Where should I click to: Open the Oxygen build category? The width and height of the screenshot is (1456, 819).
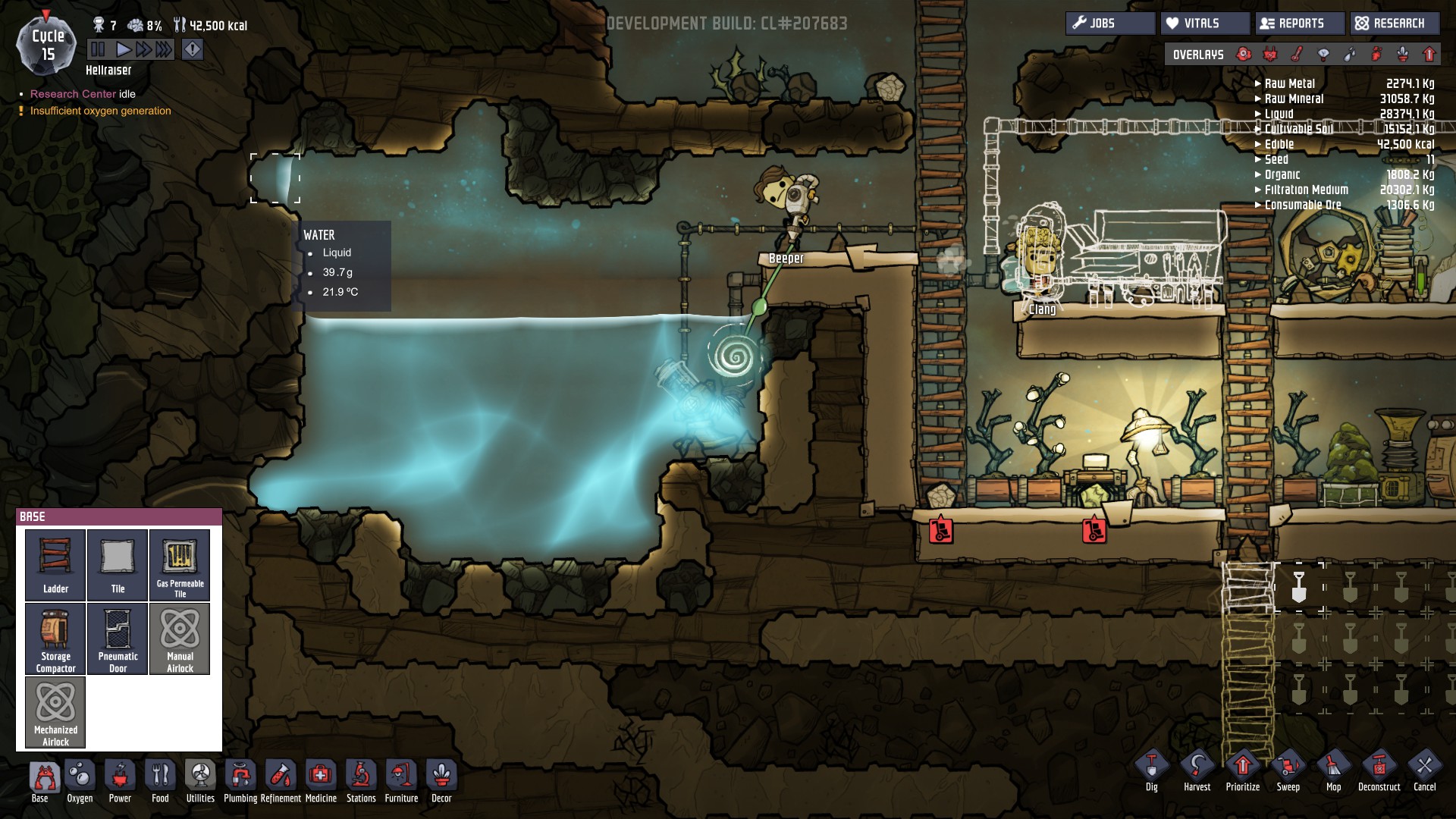click(x=80, y=781)
